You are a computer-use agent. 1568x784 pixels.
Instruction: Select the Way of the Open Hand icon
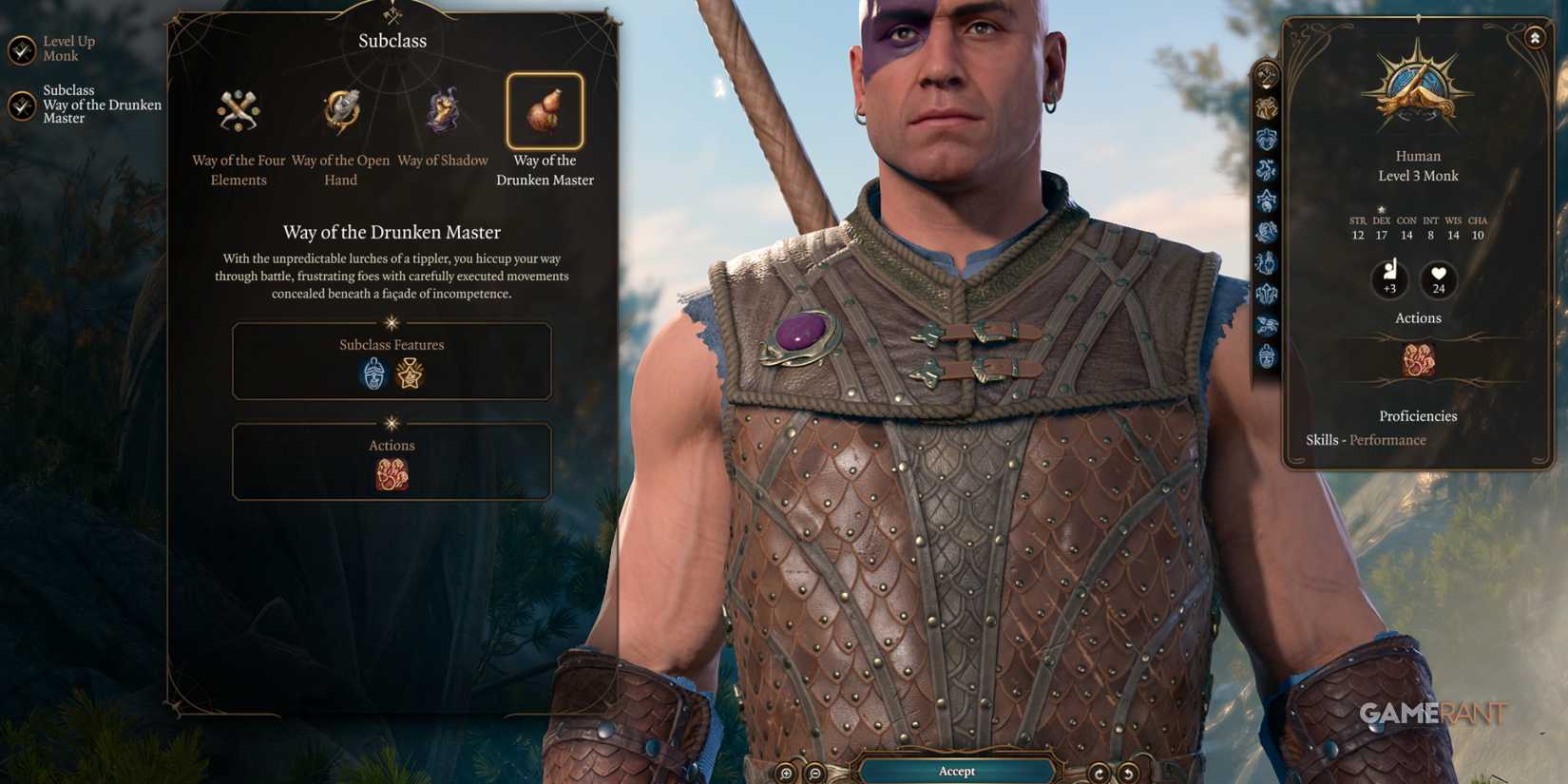[x=339, y=109]
